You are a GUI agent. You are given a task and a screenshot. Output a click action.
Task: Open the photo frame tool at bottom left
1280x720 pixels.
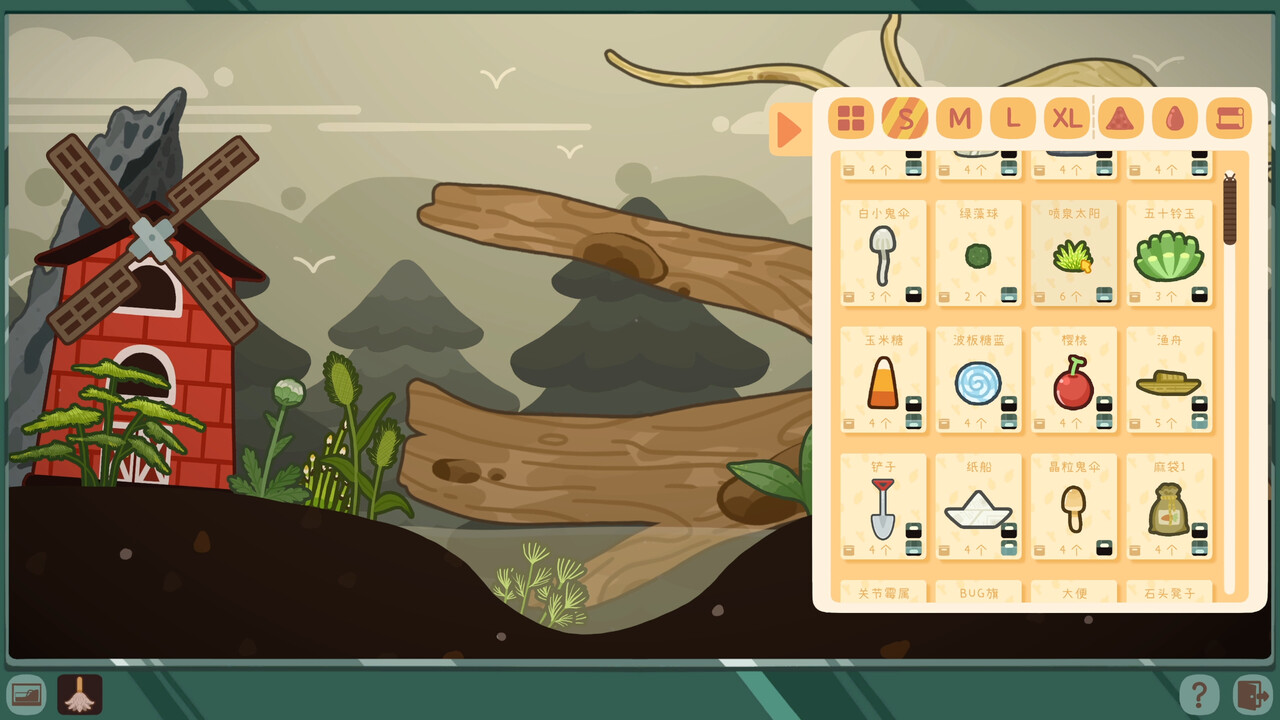pos(27,692)
